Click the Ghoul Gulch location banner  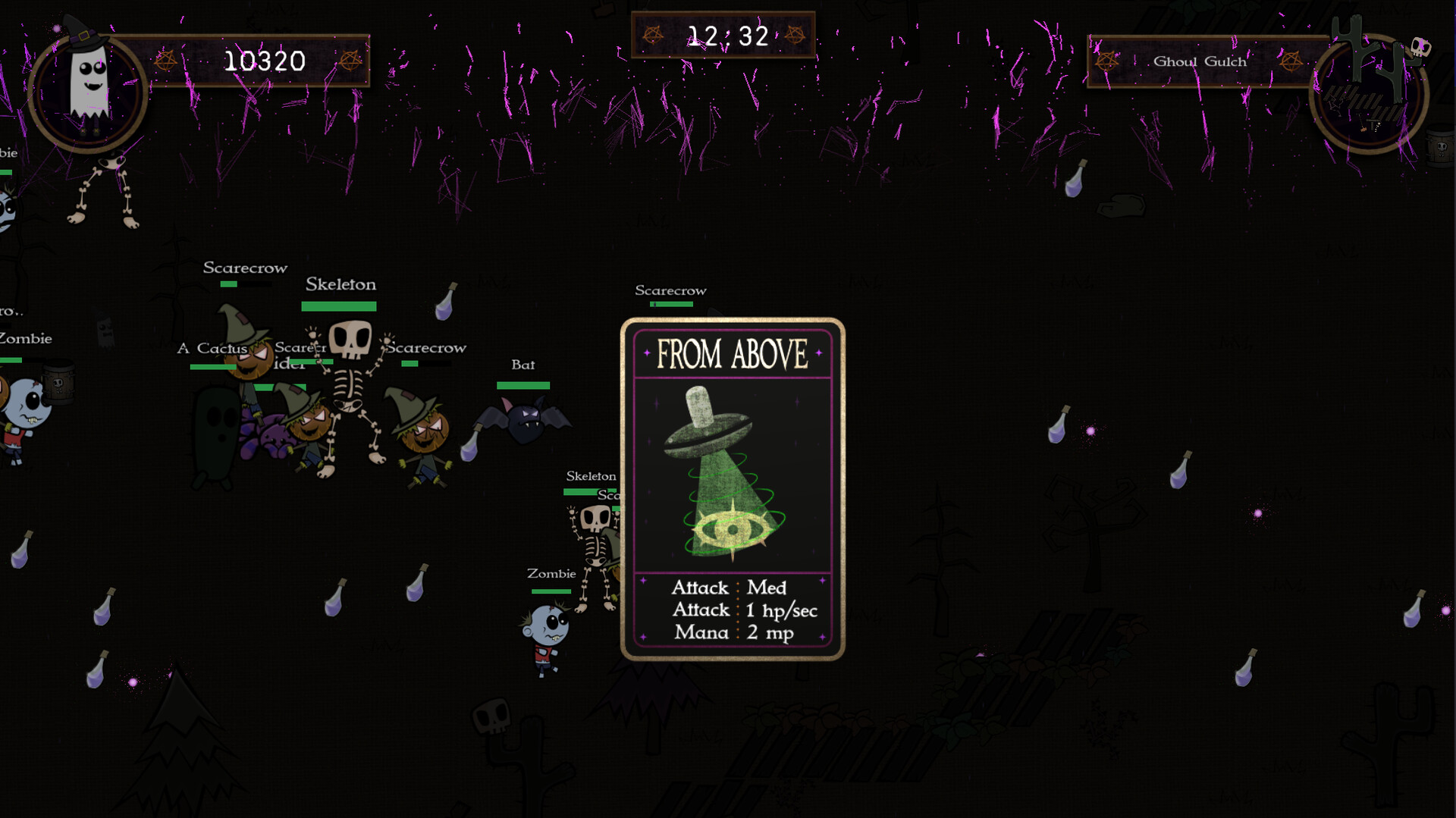[x=1200, y=61]
